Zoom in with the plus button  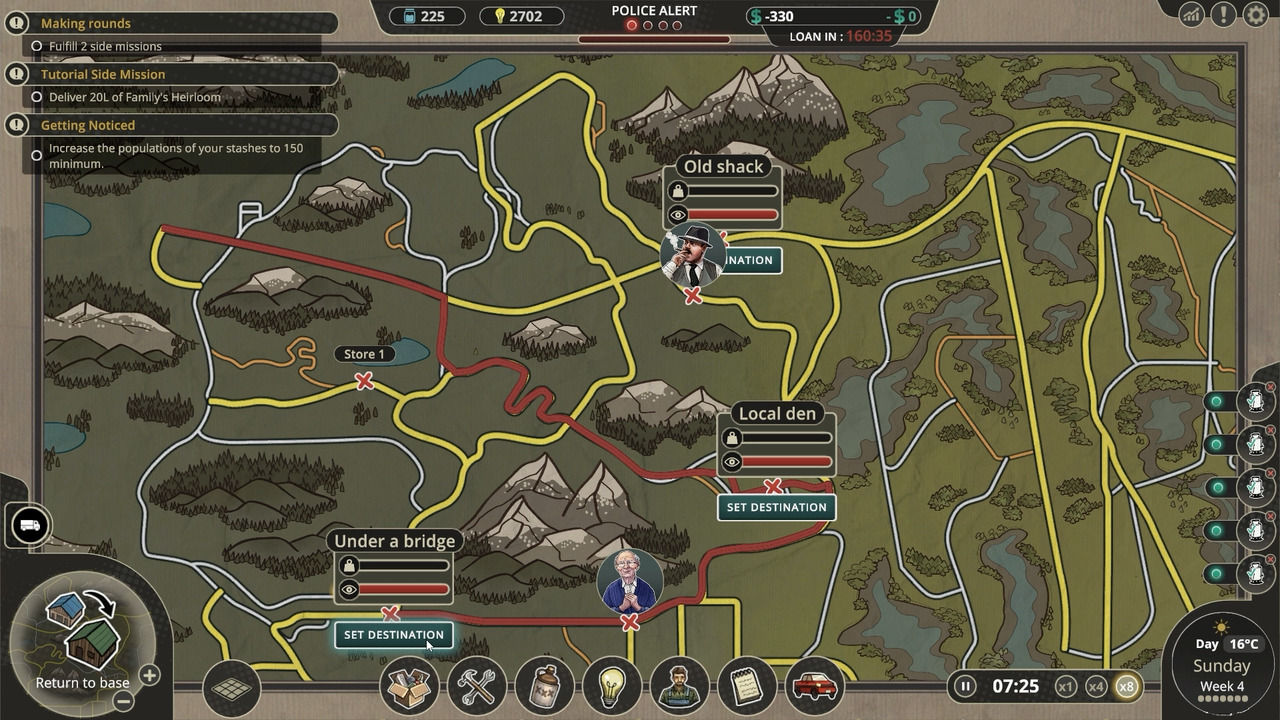[149, 675]
